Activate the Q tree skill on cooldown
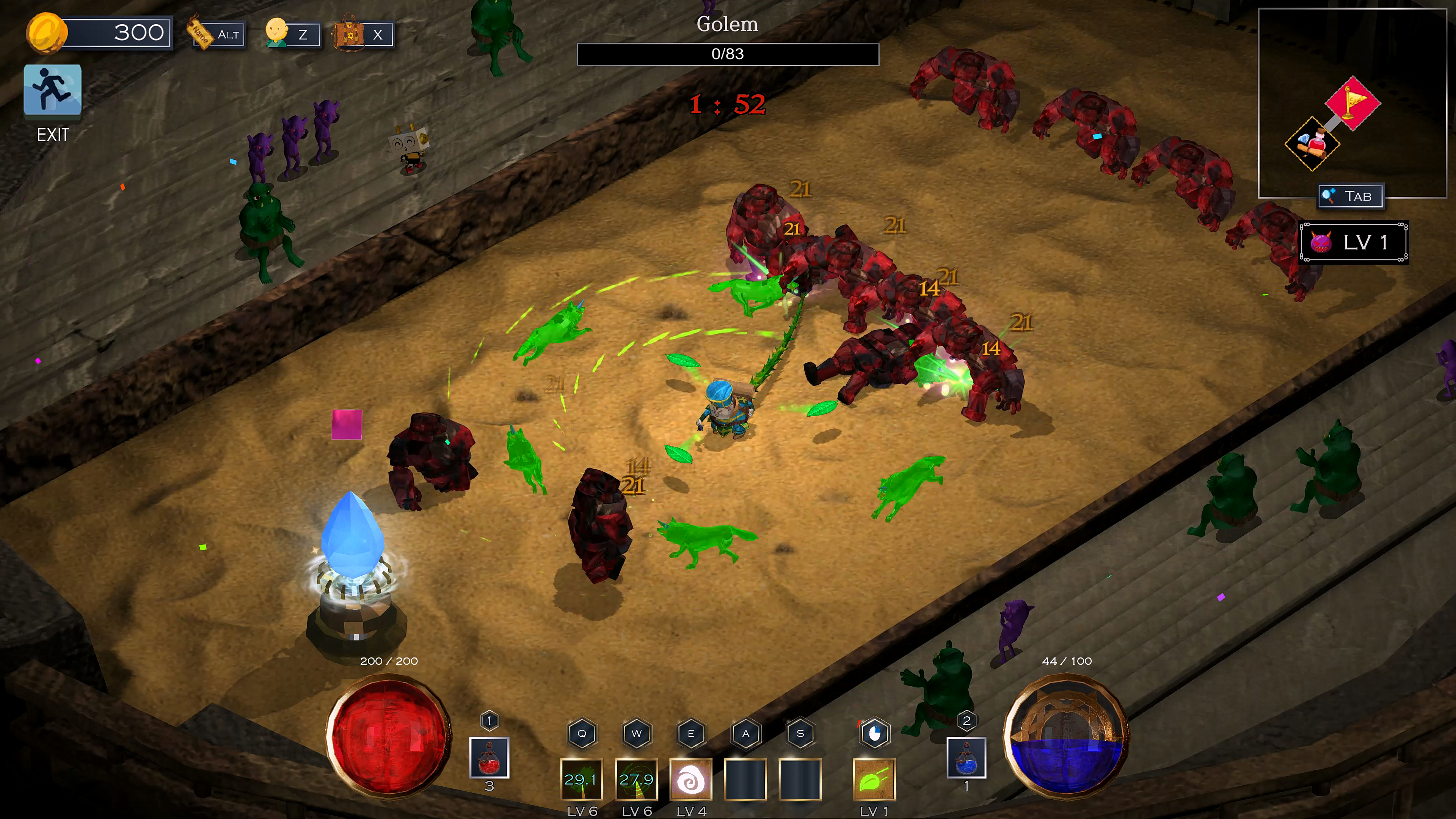 pyautogui.click(x=582, y=780)
